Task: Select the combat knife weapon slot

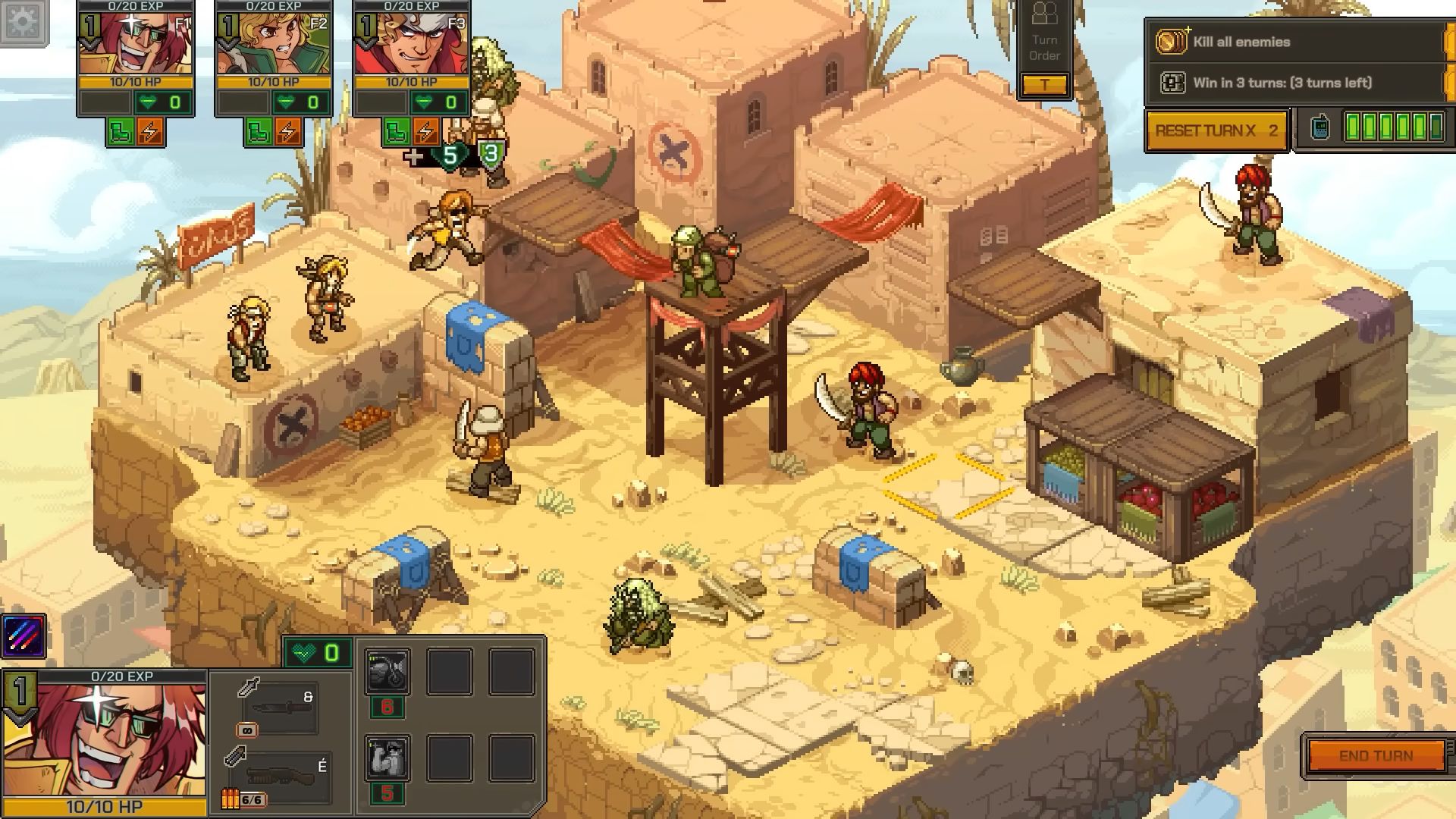Action: (279, 707)
